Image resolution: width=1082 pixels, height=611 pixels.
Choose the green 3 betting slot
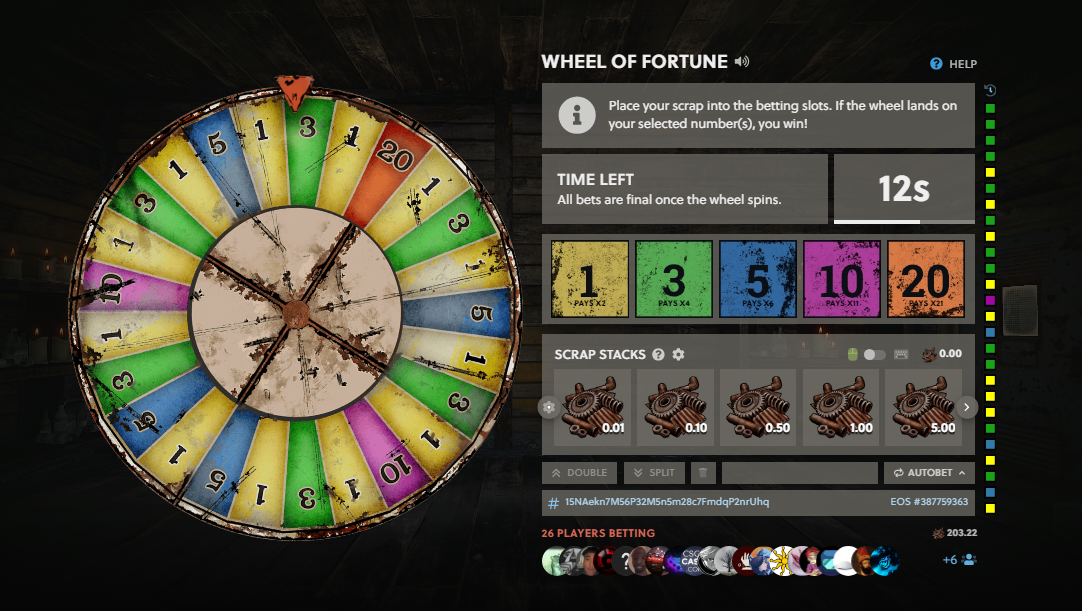tap(674, 279)
